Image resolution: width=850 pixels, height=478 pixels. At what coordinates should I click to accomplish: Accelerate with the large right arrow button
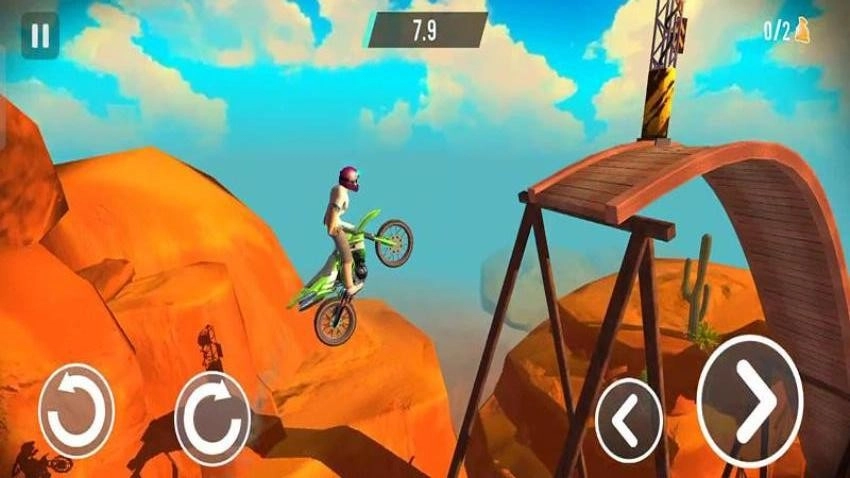pos(749,401)
